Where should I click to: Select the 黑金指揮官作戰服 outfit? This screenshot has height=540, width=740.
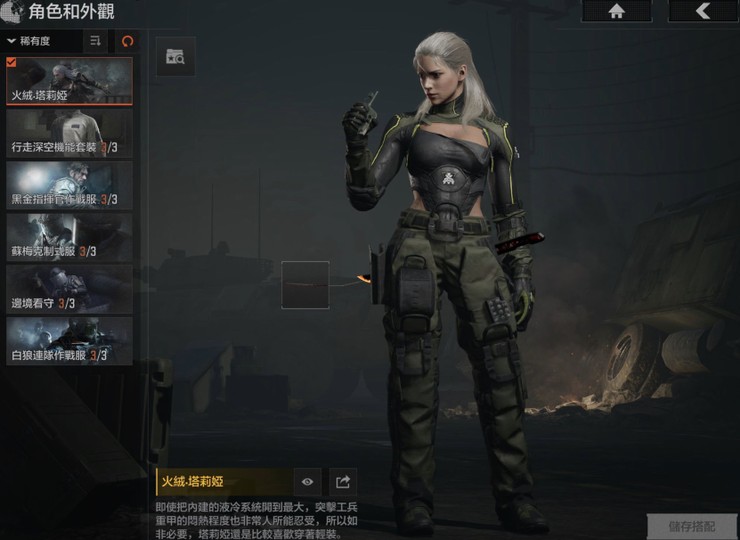click(x=69, y=185)
